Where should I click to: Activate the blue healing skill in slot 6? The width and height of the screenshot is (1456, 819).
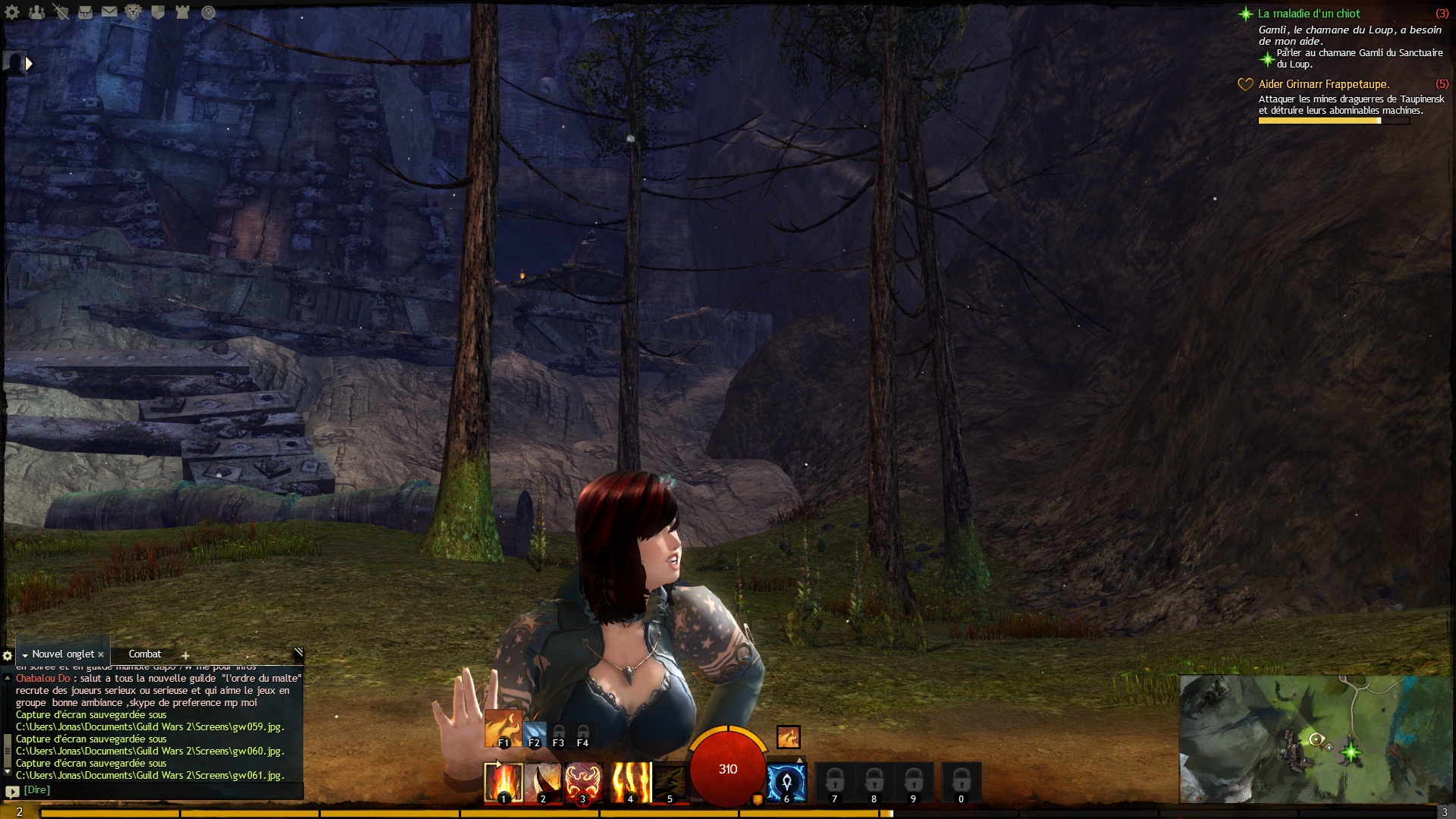point(786,783)
